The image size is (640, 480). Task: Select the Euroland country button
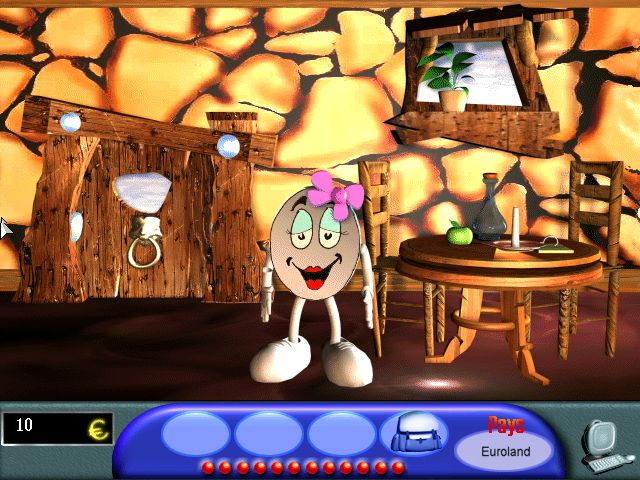click(504, 451)
